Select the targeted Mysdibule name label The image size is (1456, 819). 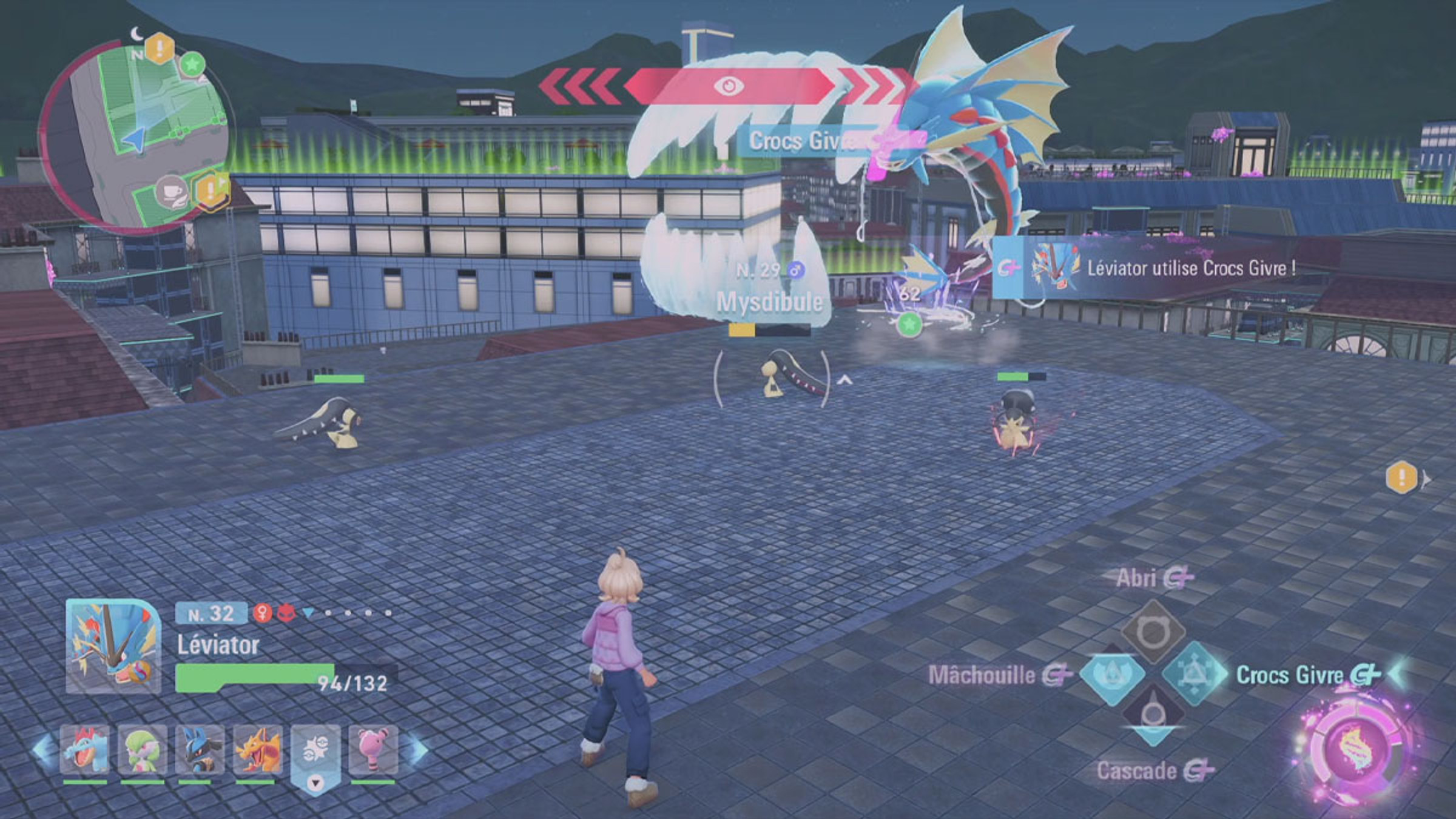[x=769, y=302]
